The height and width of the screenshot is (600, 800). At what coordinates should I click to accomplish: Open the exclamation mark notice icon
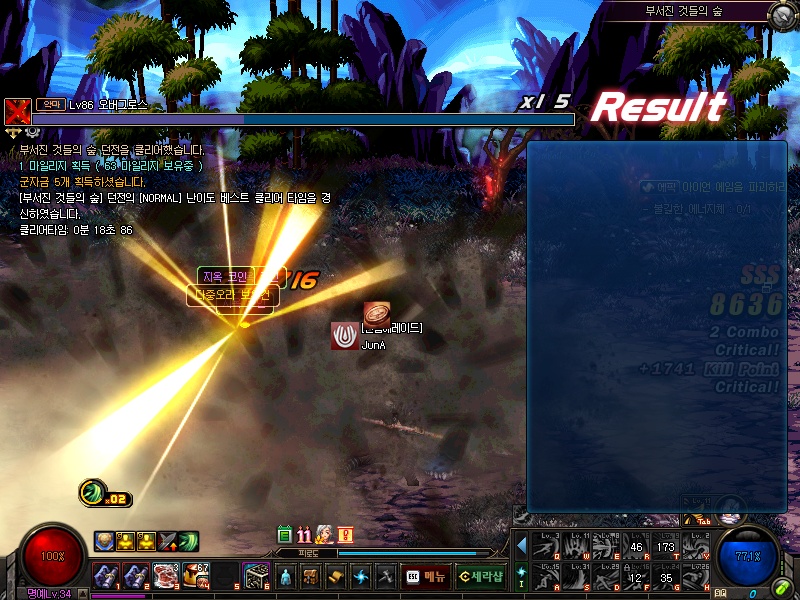(x=345, y=535)
